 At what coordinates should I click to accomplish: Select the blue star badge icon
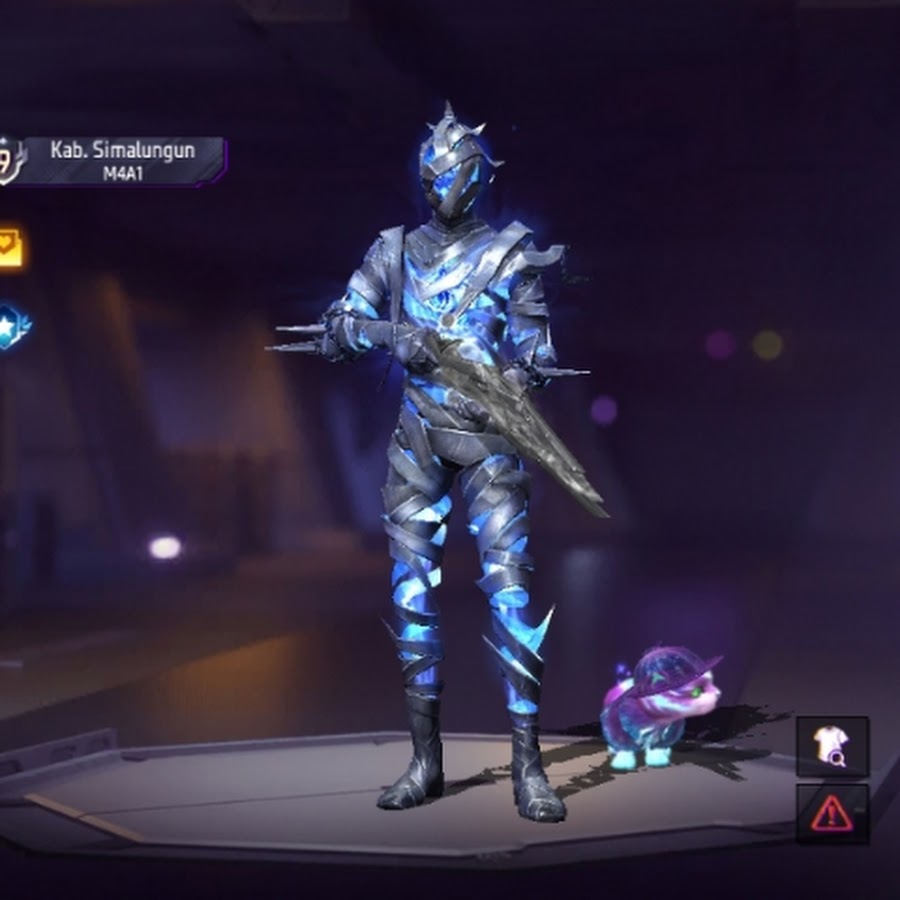pyautogui.click(x=12, y=326)
